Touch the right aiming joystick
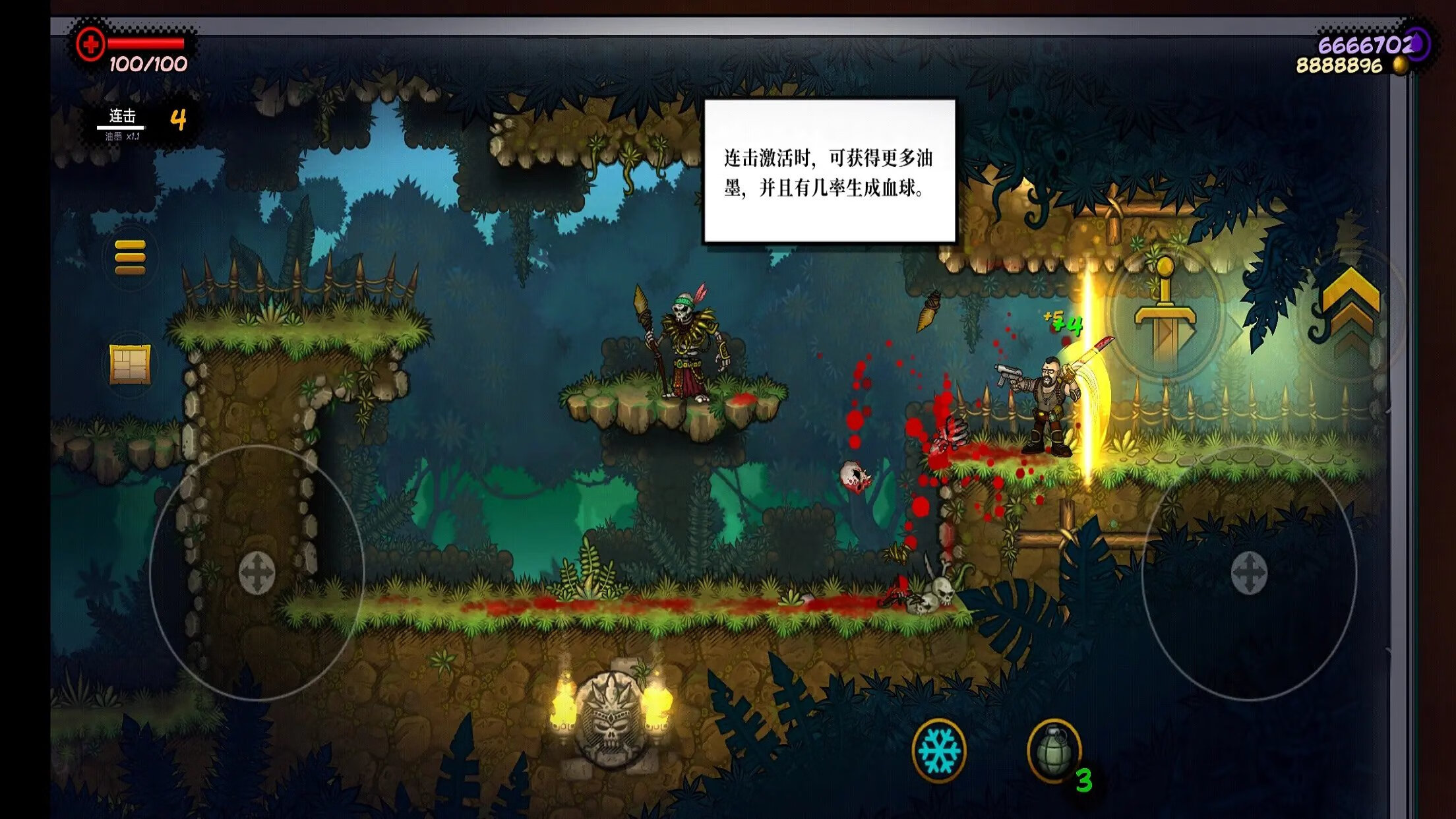The height and width of the screenshot is (819, 1456). 1249,572
